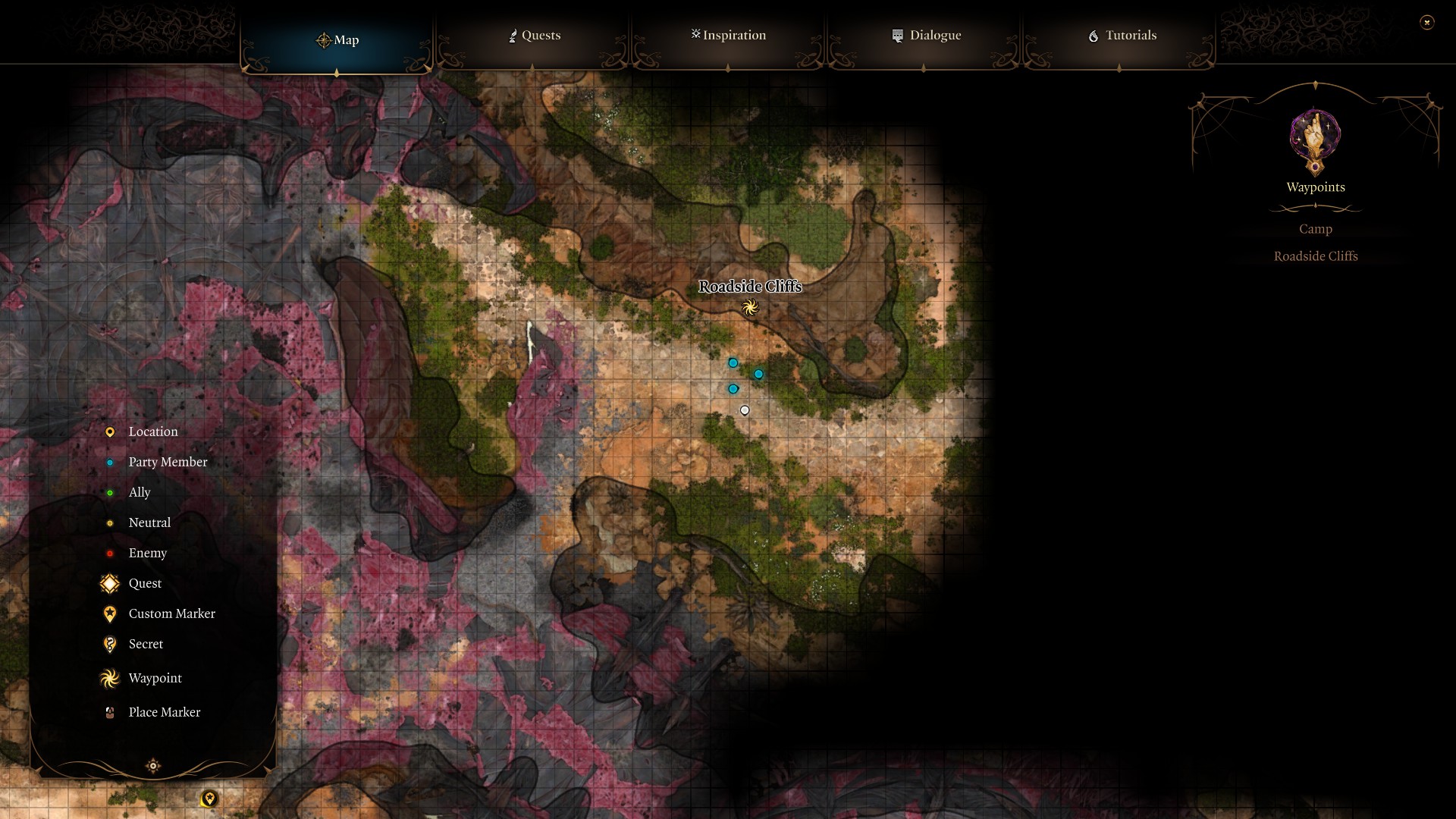Switch to the Map tab
Screen dimensions: 1456x819
pyautogui.click(x=337, y=40)
